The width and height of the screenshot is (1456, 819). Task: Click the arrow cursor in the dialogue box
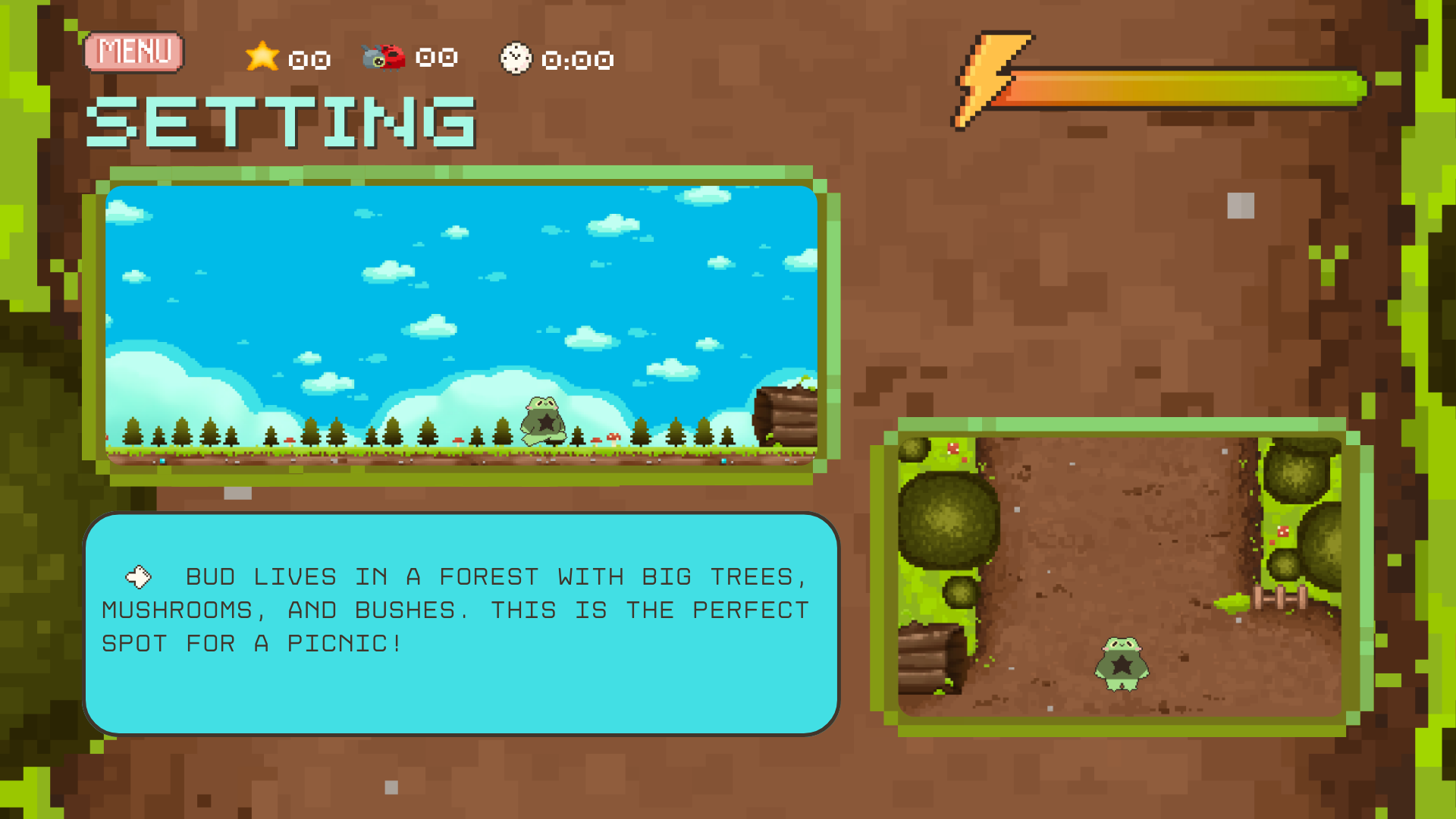[138, 577]
